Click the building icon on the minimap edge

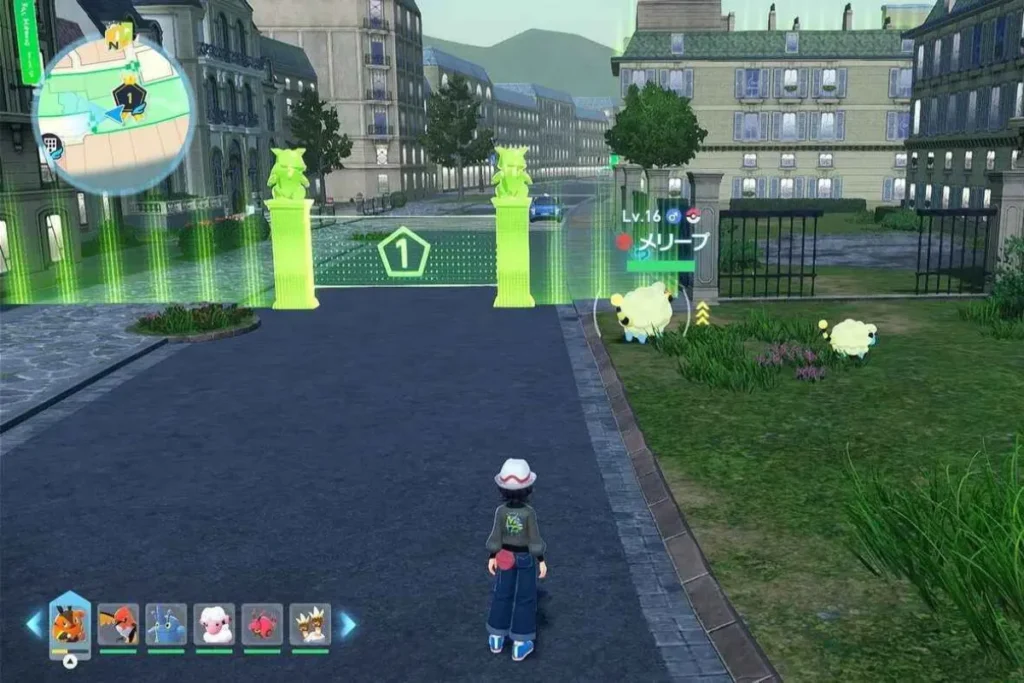pos(52,147)
